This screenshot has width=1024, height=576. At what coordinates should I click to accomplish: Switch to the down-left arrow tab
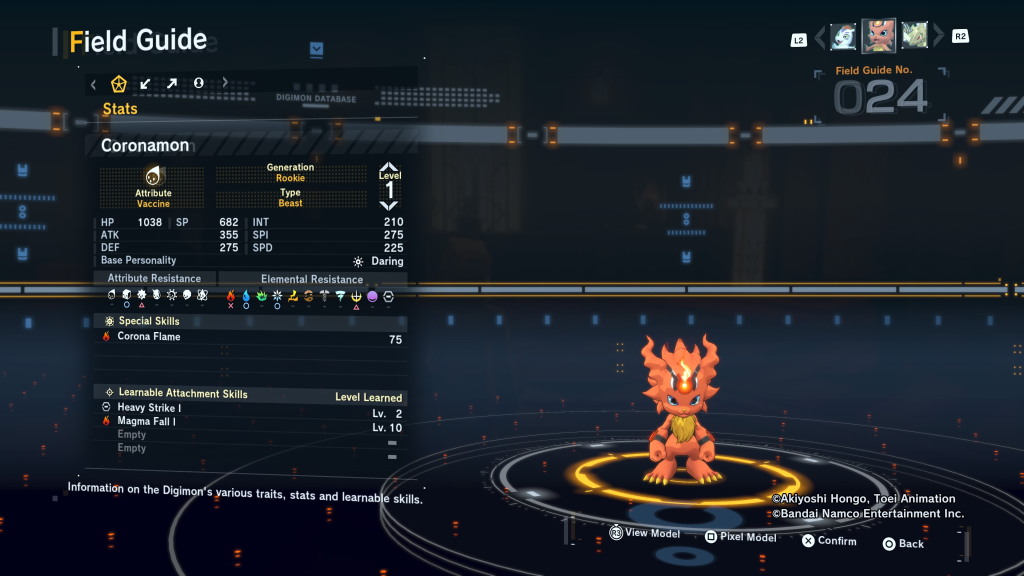pos(145,83)
